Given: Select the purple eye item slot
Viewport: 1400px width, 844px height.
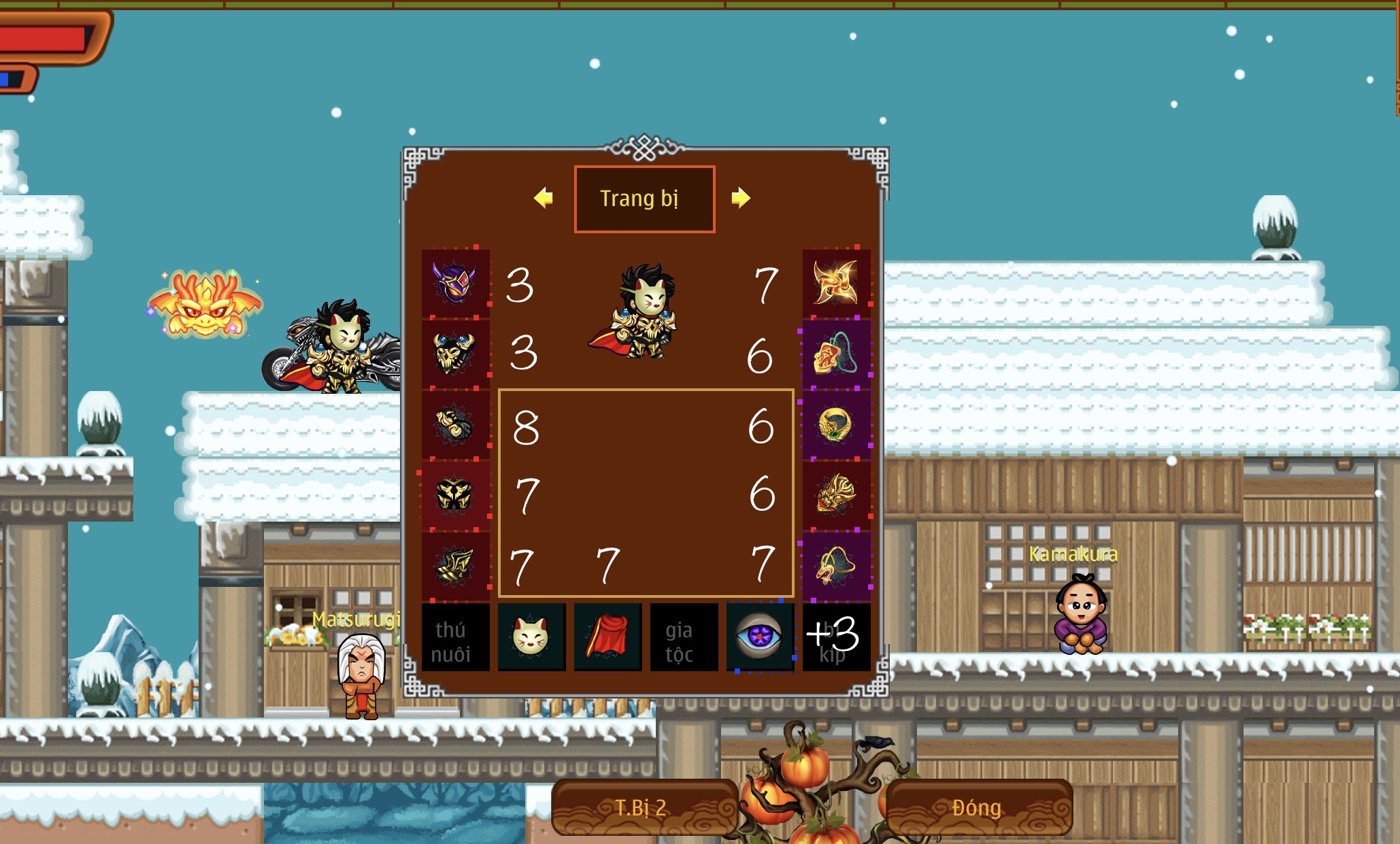Looking at the screenshot, I should [x=760, y=637].
